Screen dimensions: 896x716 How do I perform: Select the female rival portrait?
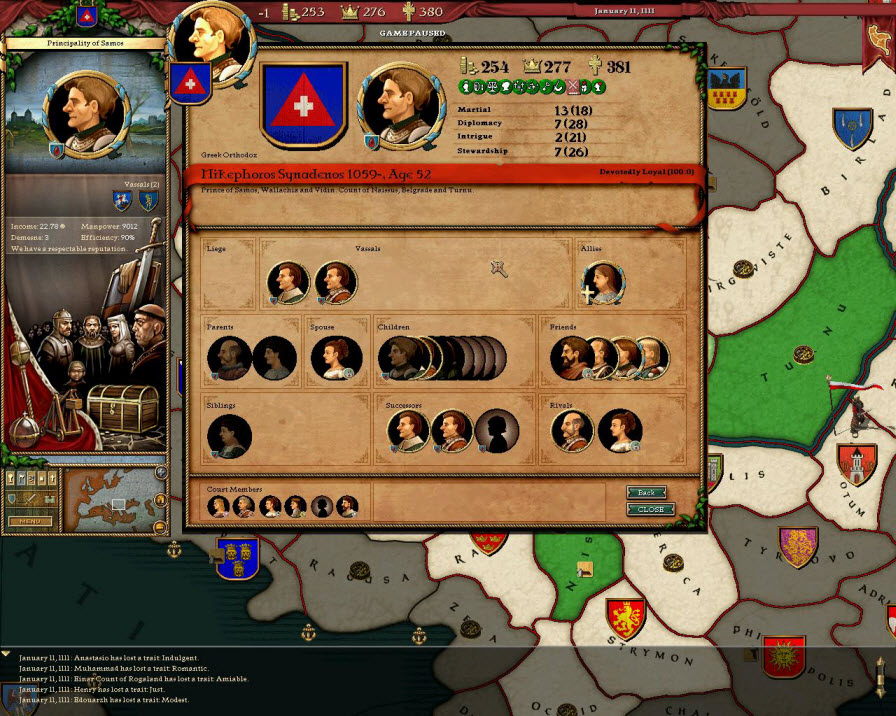tap(619, 431)
